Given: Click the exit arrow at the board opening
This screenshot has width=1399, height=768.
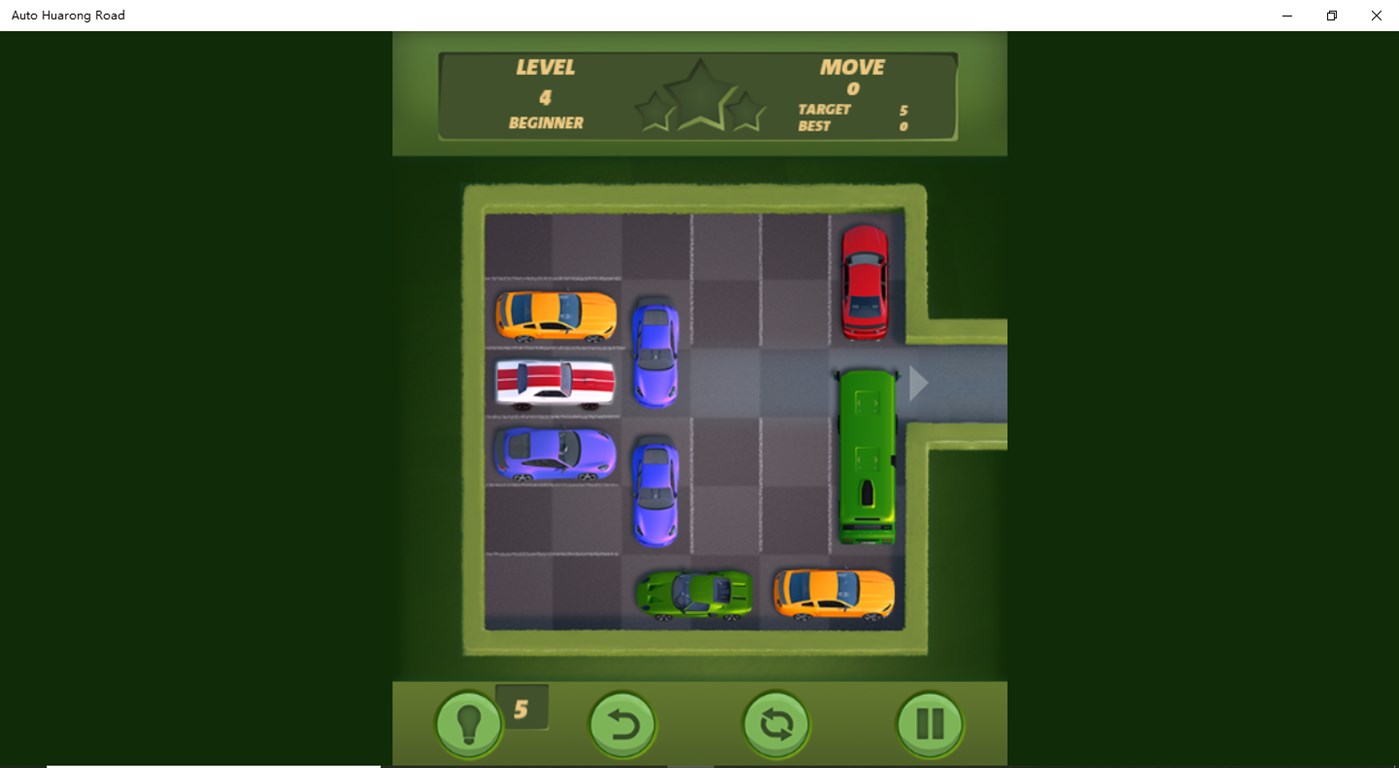Looking at the screenshot, I should coord(916,382).
